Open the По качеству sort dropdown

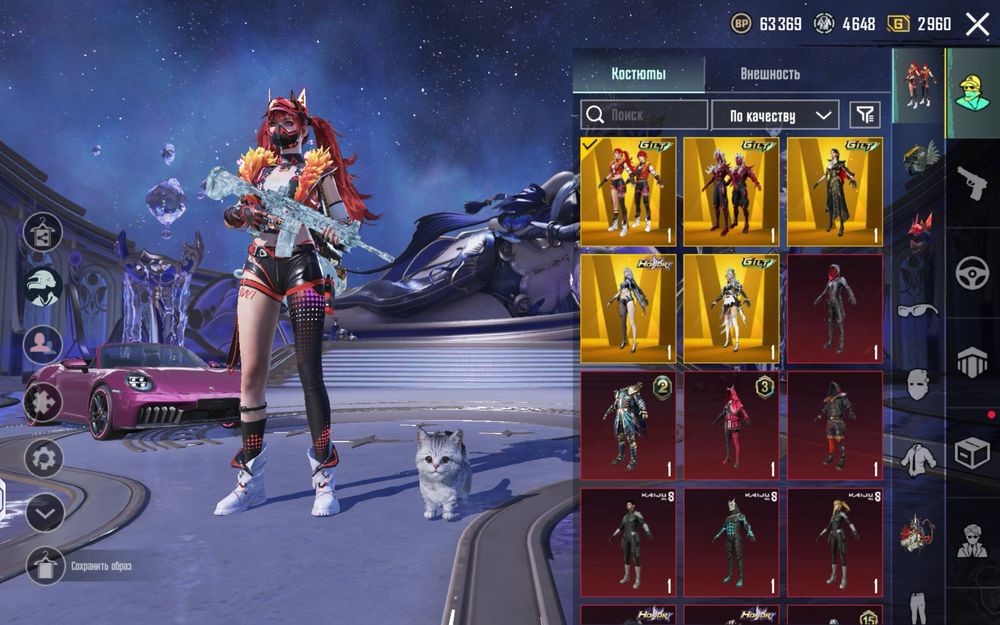pyautogui.click(x=775, y=115)
